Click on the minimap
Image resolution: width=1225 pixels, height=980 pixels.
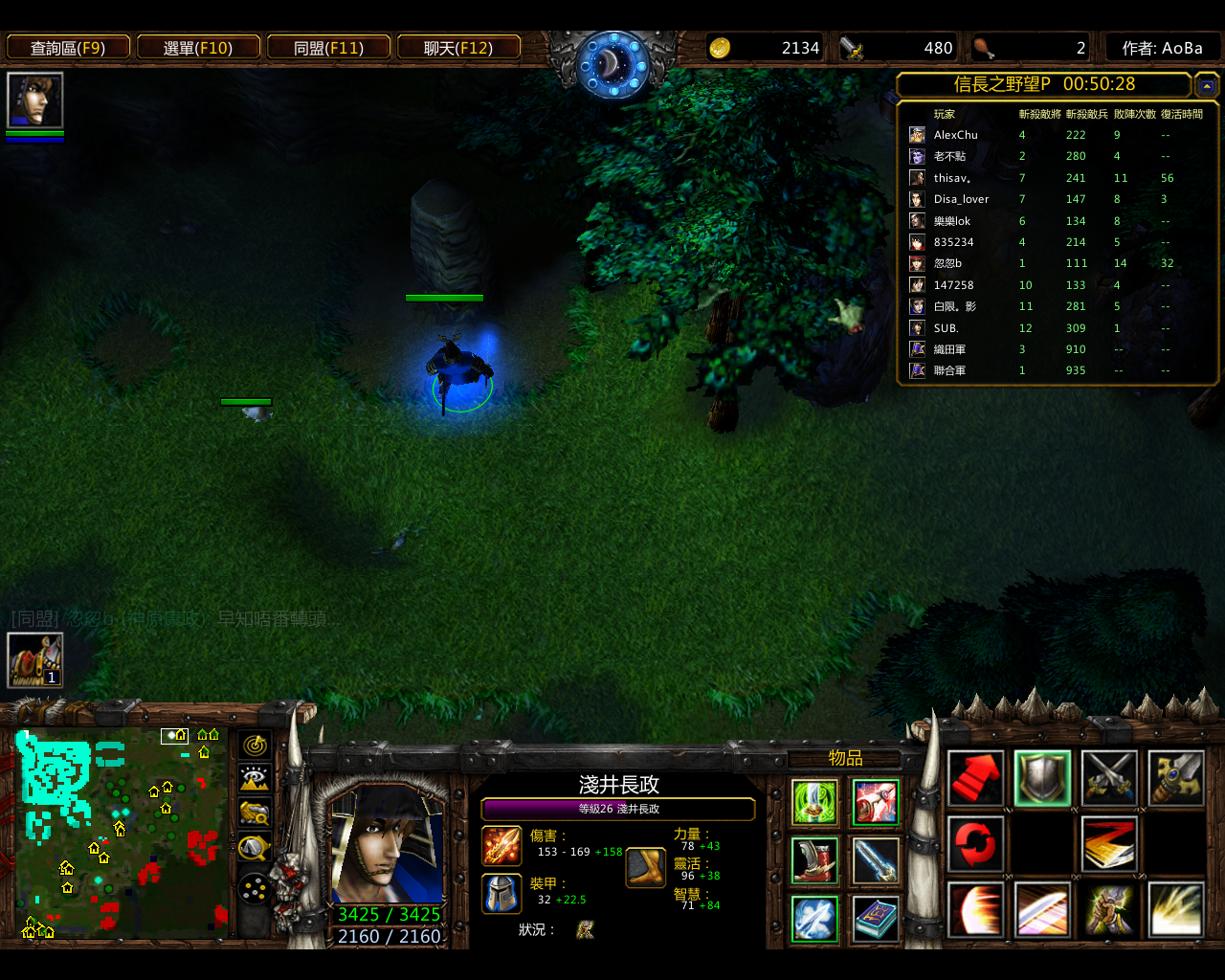[122, 833]
